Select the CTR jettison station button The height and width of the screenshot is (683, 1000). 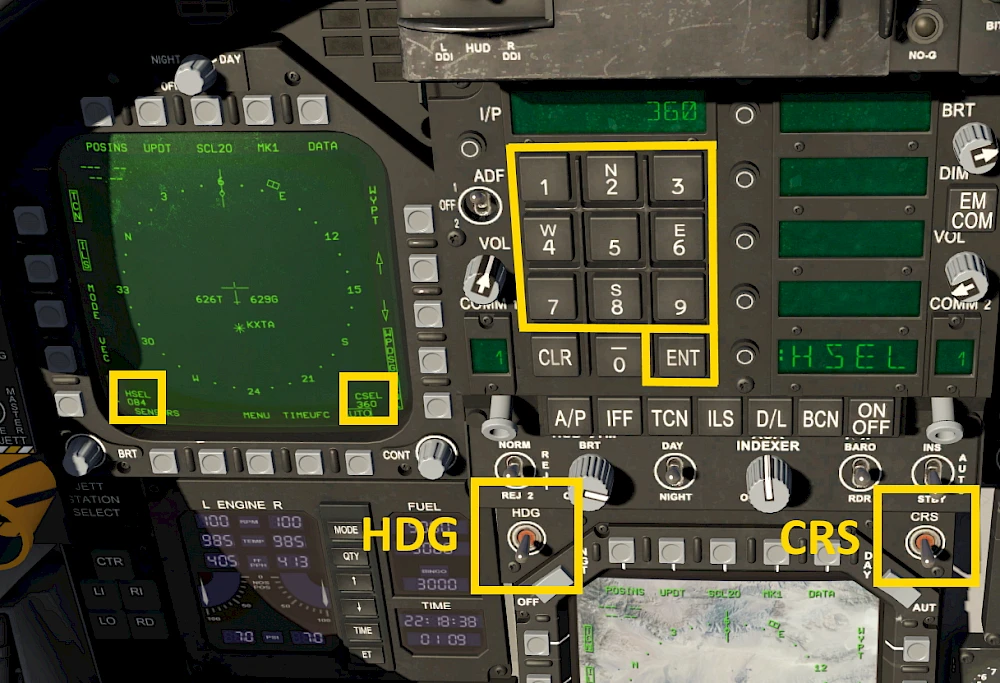(x=109, y=562)
